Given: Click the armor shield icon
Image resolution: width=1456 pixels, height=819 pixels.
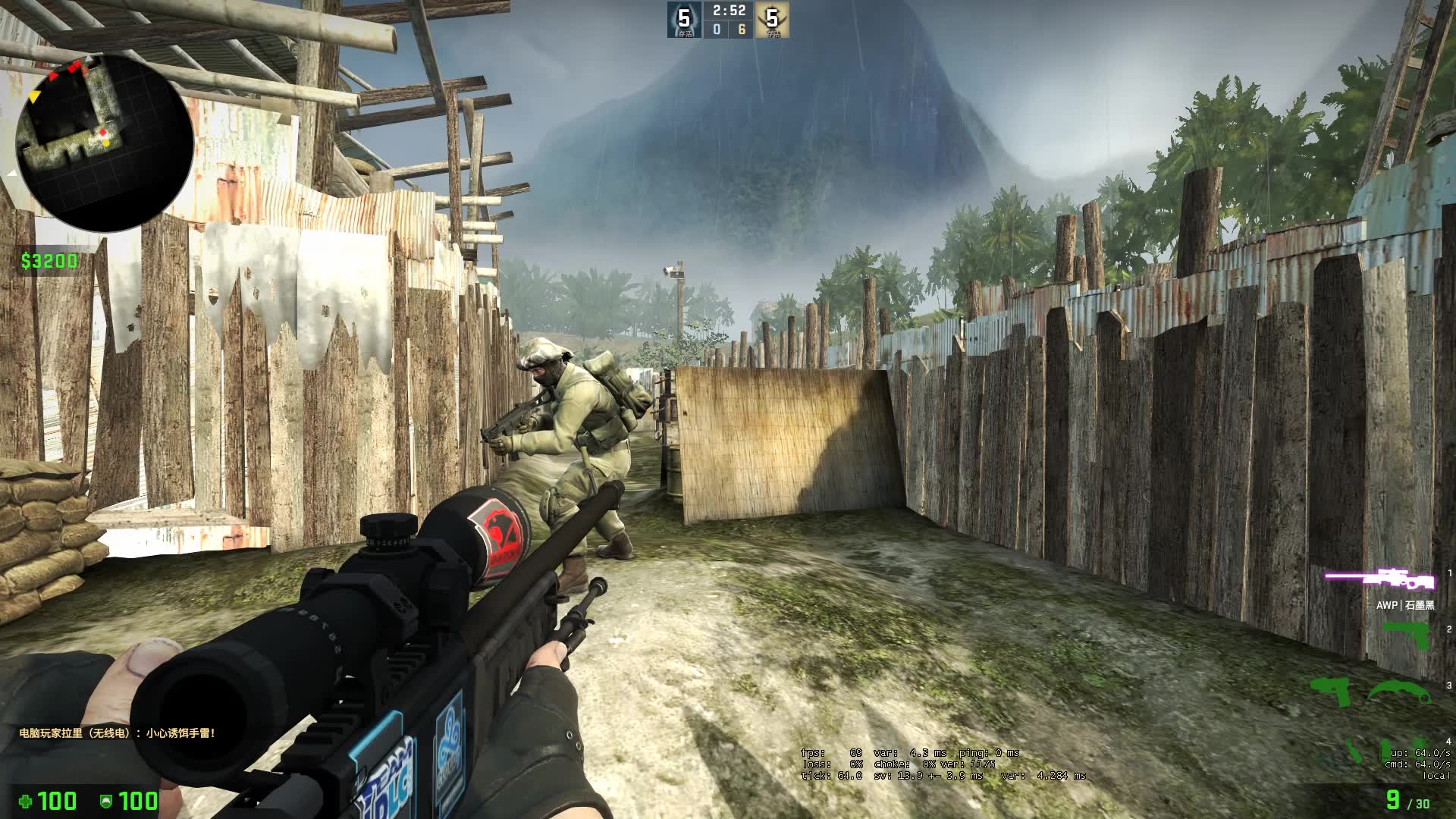Looking at the screenshot, I should 106,801.
